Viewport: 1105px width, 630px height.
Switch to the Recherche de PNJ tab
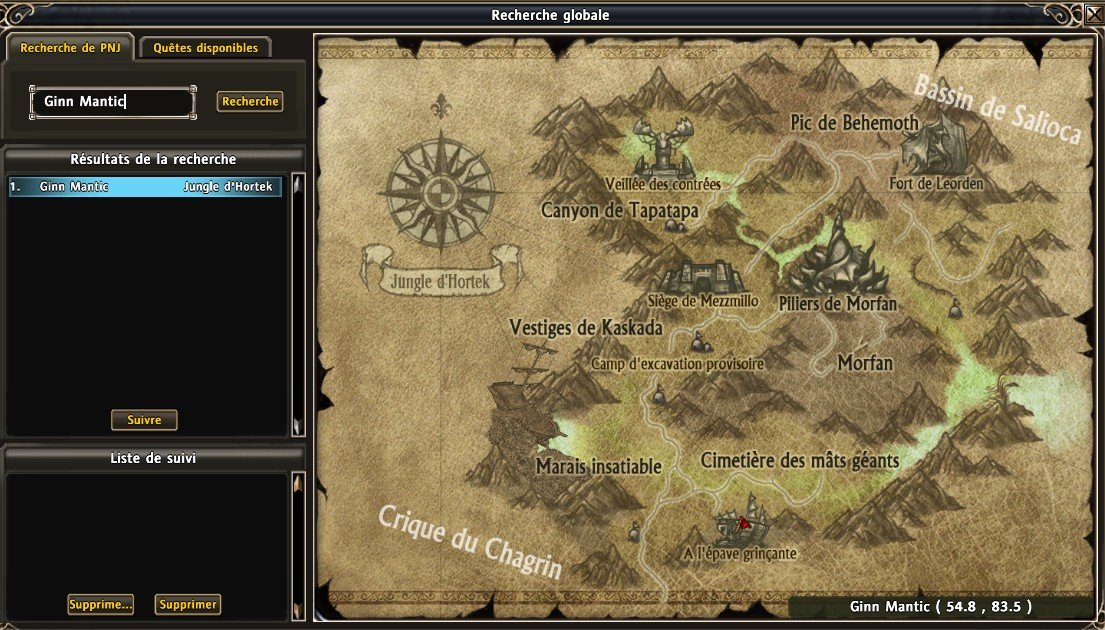click(69, 47)
